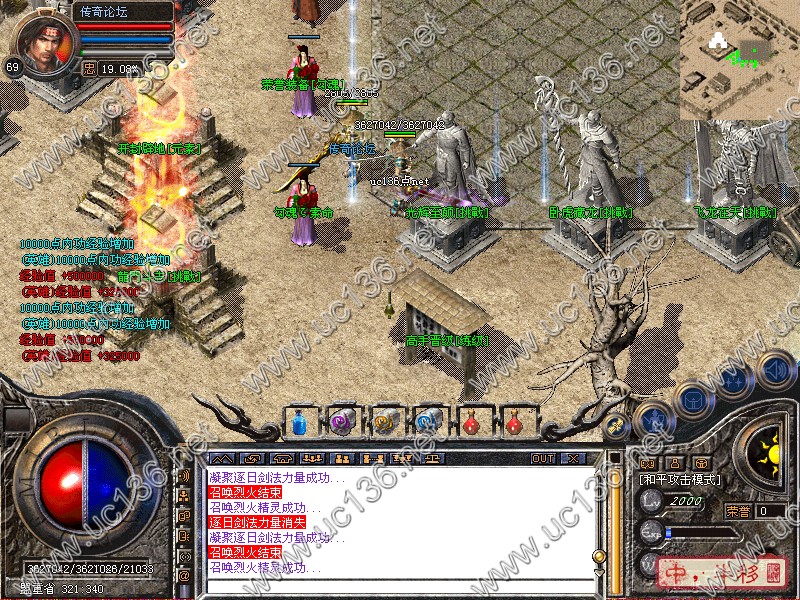Click the hero portrait with red headband
This screenshot has width=800, height=600.
click(46, 43)
